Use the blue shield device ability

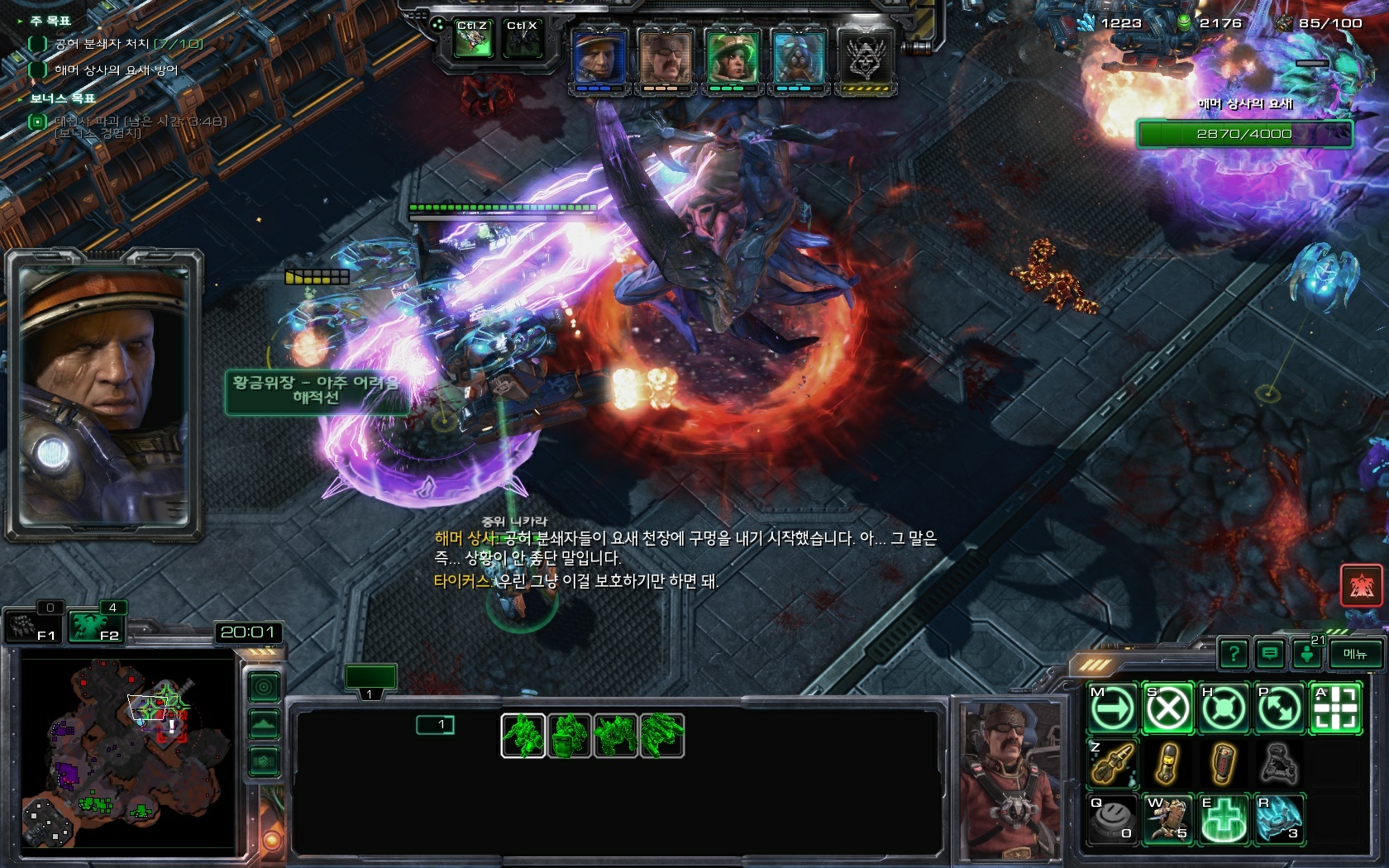tap(1278, 819)
